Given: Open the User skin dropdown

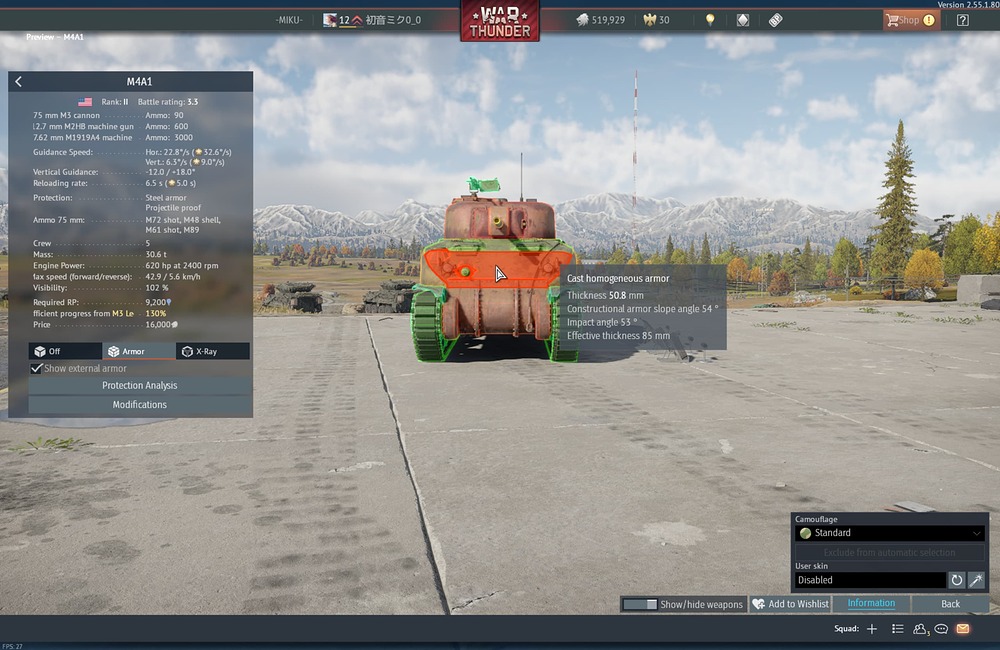Looking at the screenshot, I should click(x=869, y=580).
